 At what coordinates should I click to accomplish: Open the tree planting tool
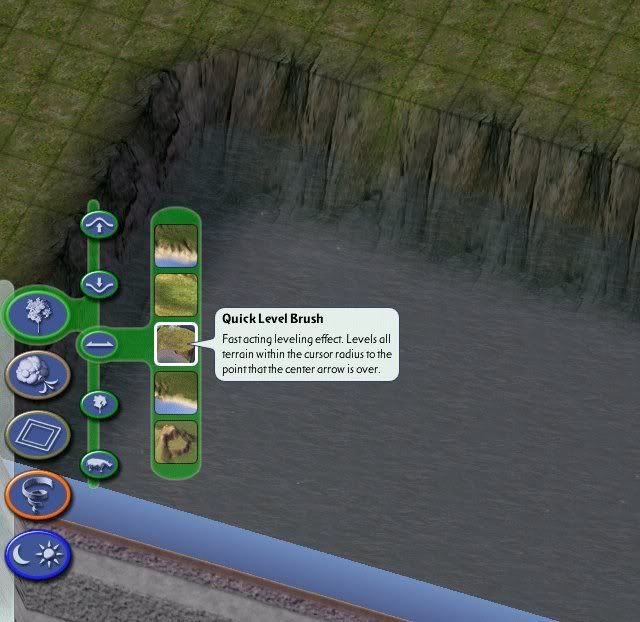tap(99, 404)
